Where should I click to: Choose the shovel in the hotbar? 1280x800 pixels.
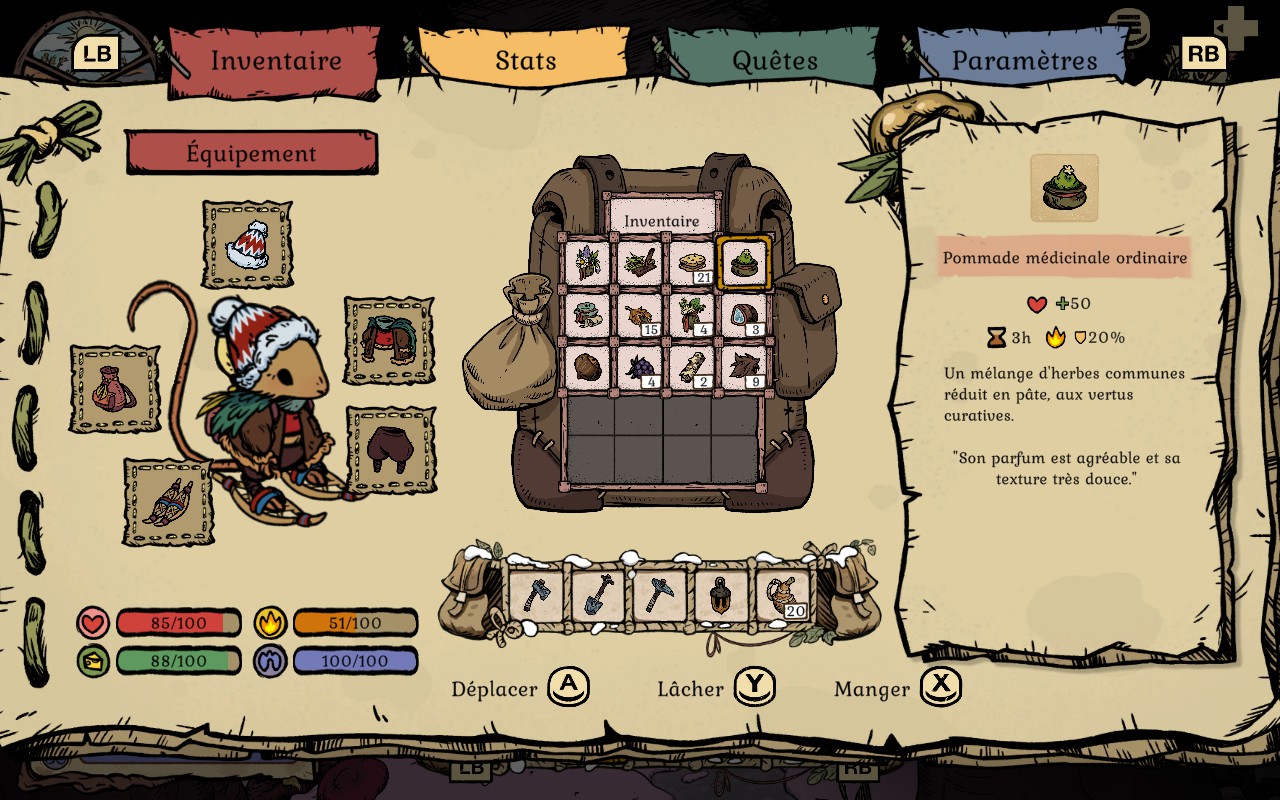point(598,596)
